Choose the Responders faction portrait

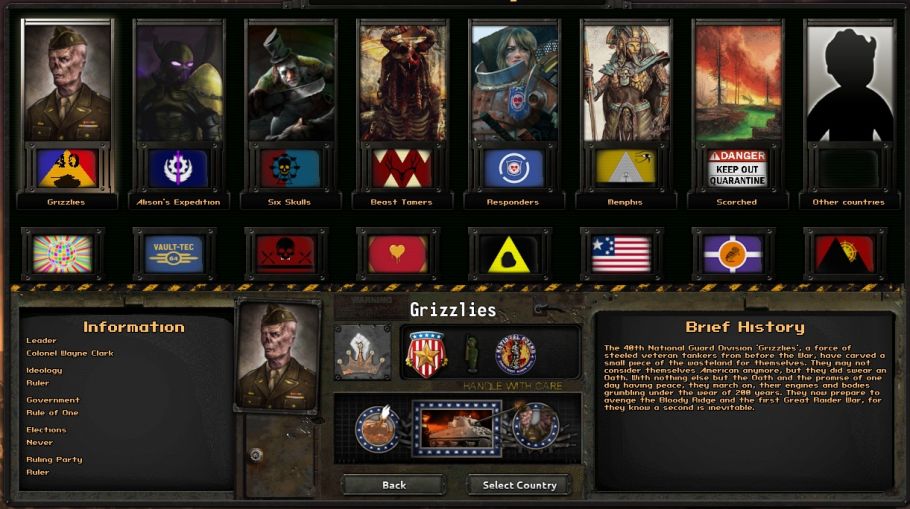515,85
